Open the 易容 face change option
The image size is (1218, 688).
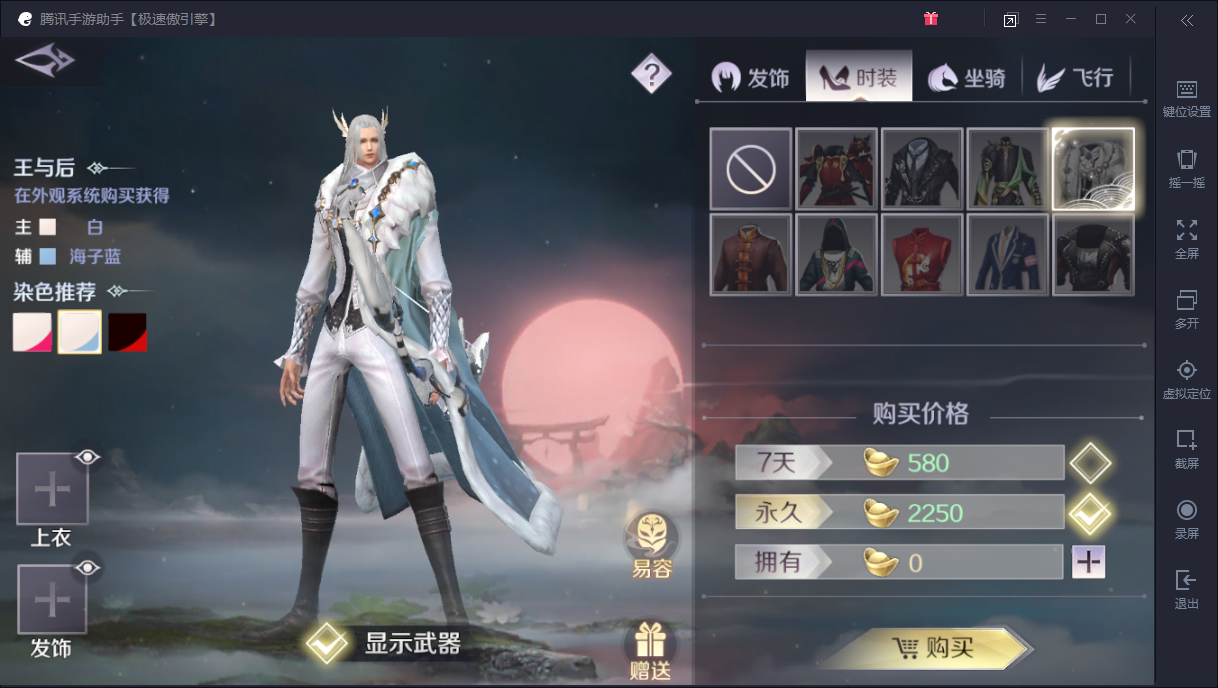[x=651, y=546]
